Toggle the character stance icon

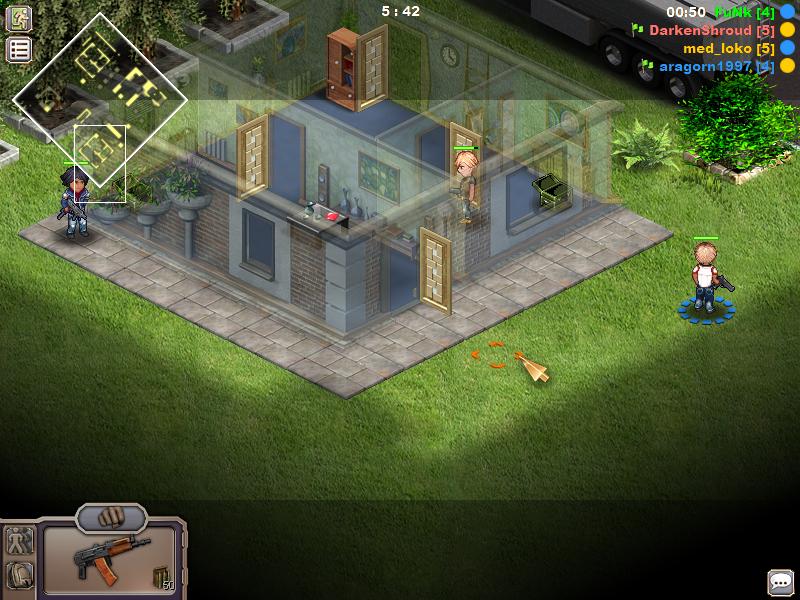click(19, 542)
